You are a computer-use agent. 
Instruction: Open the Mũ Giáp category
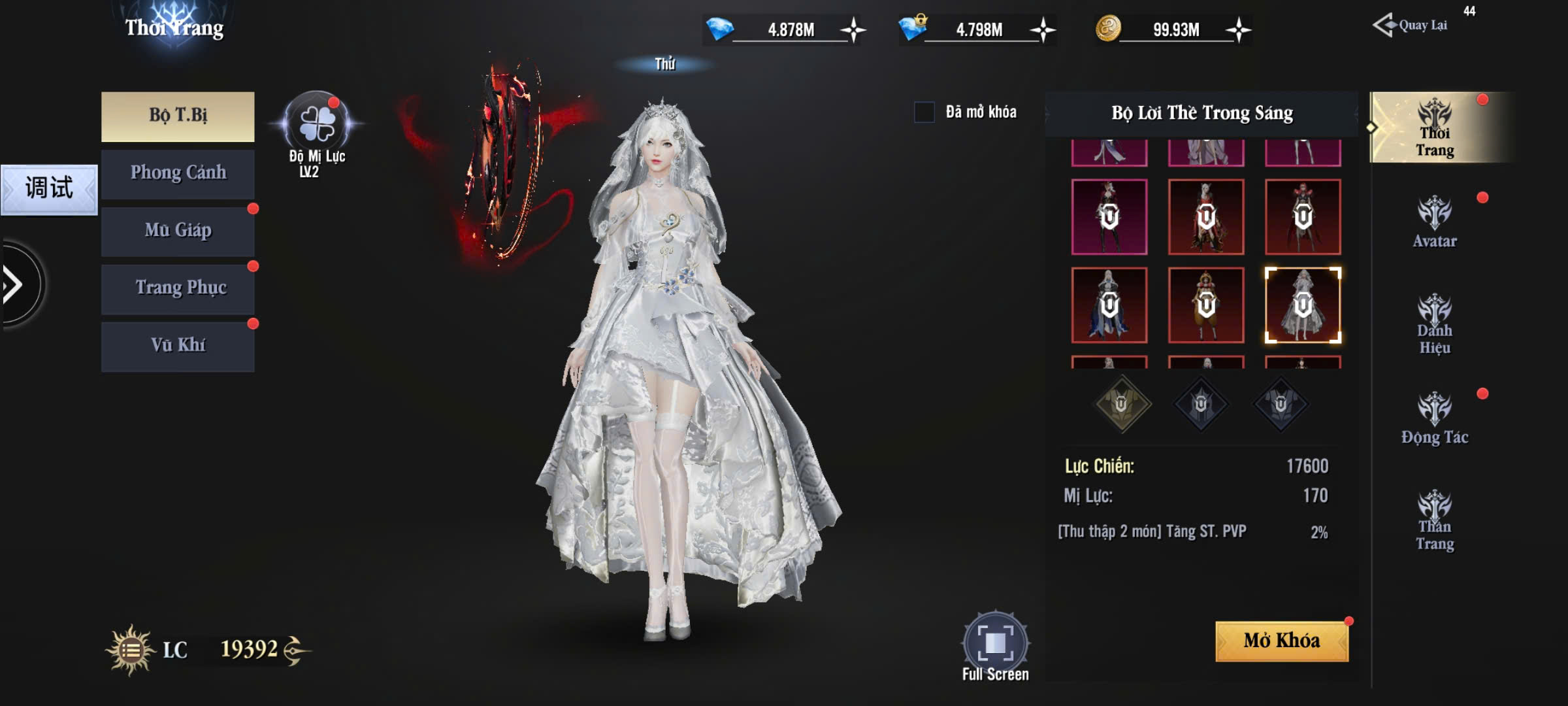178,231
